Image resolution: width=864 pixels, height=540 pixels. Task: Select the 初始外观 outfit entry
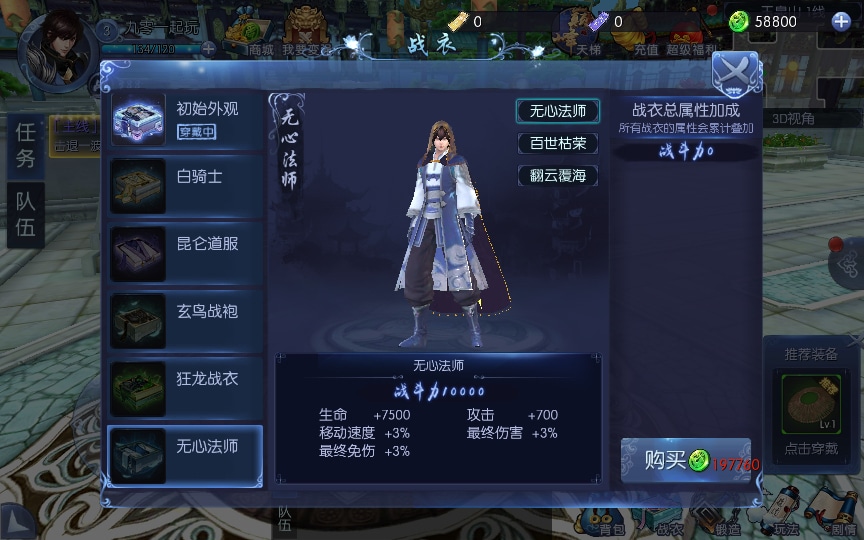[186, 120]
